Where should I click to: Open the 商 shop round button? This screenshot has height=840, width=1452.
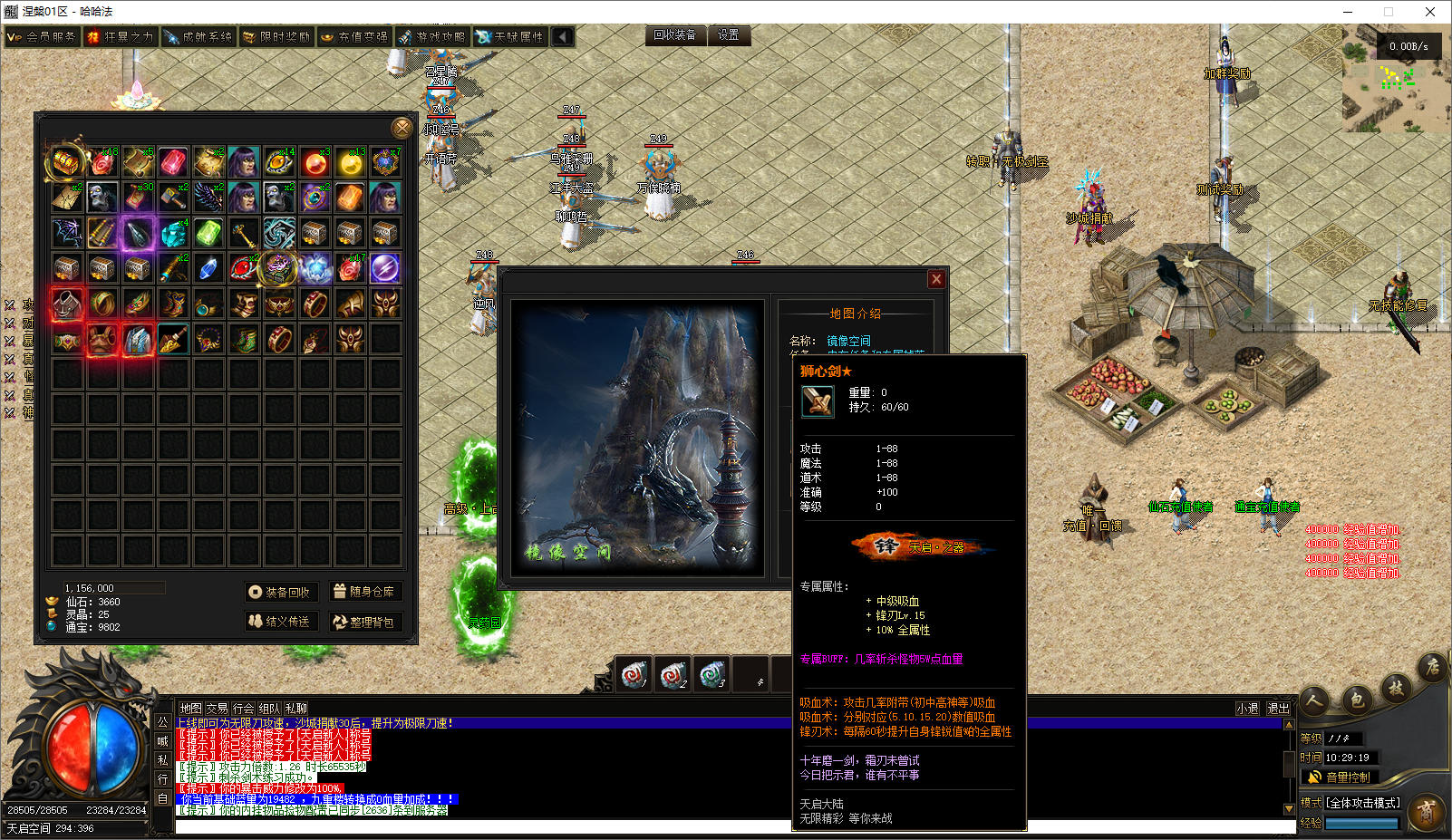[1427, 813]
